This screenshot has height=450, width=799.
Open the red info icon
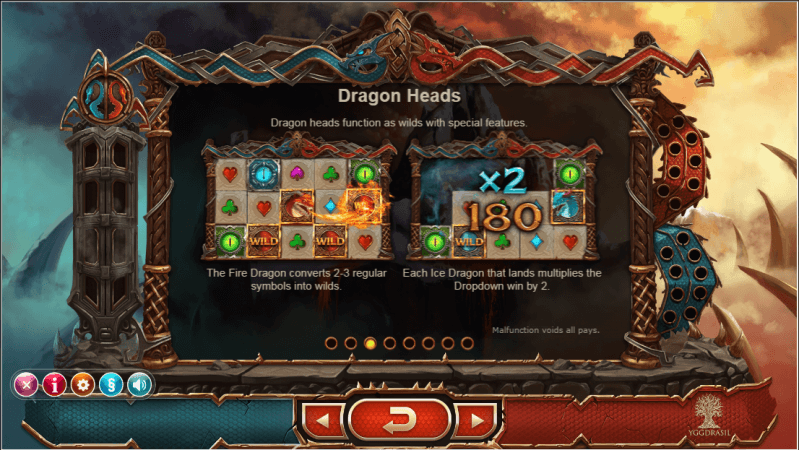tap(54, 384)
